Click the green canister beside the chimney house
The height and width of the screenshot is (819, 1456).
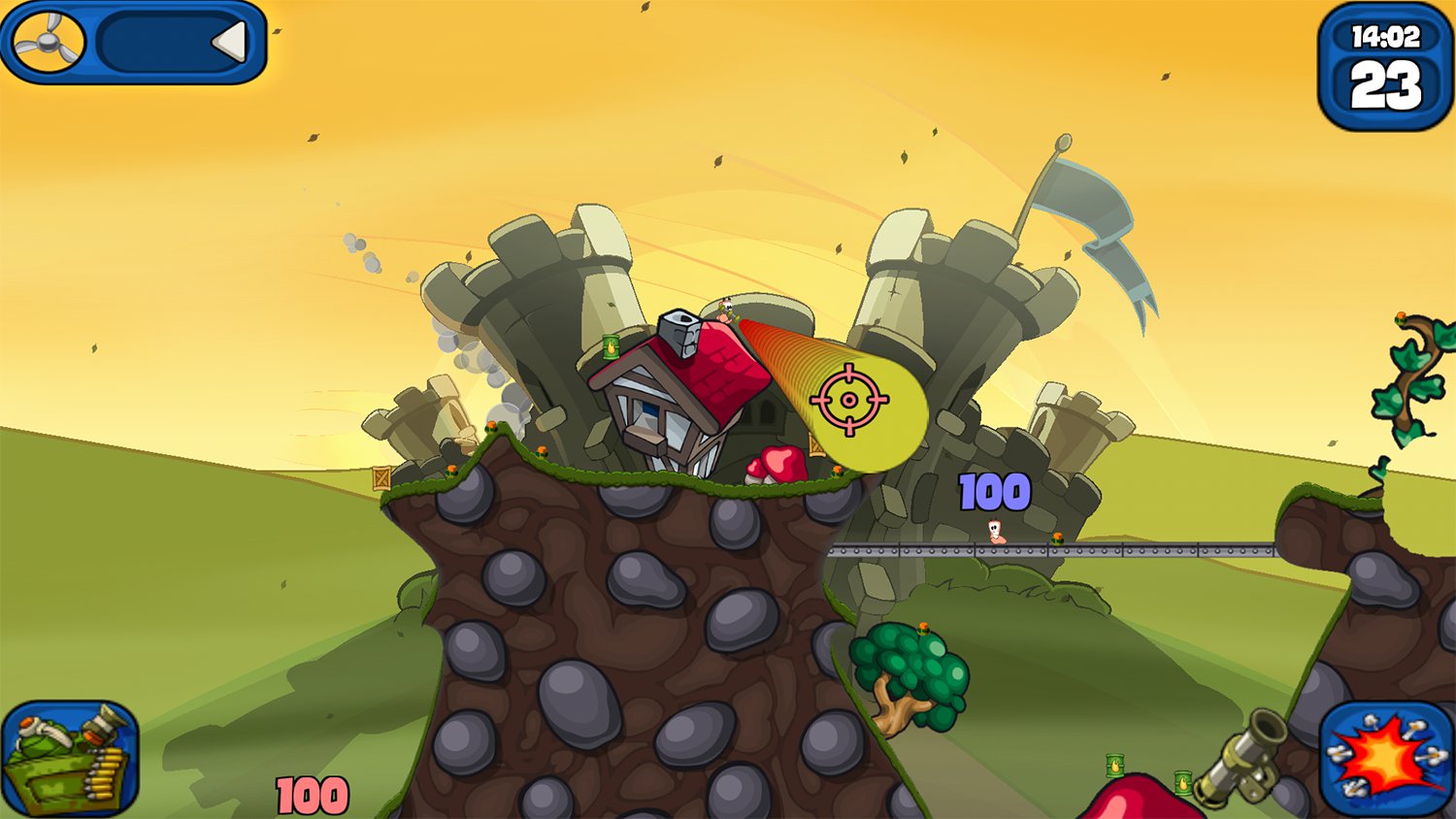point(612,347)
